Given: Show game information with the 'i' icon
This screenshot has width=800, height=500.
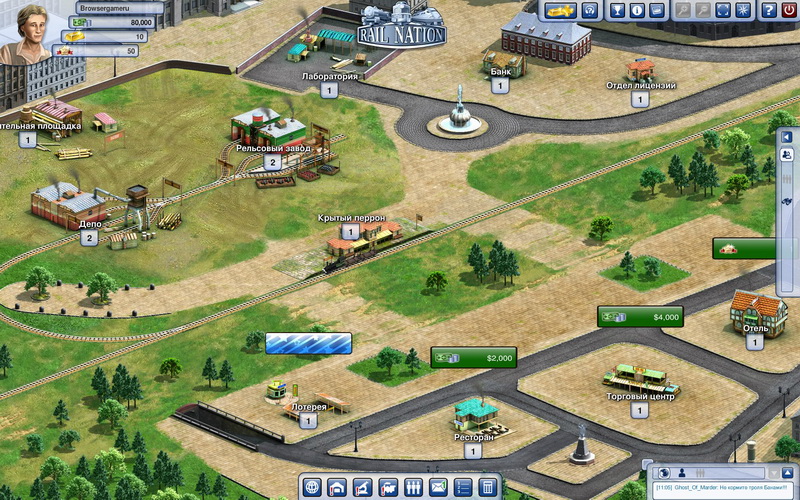Looking at the screenshot, I should point(637,11).
